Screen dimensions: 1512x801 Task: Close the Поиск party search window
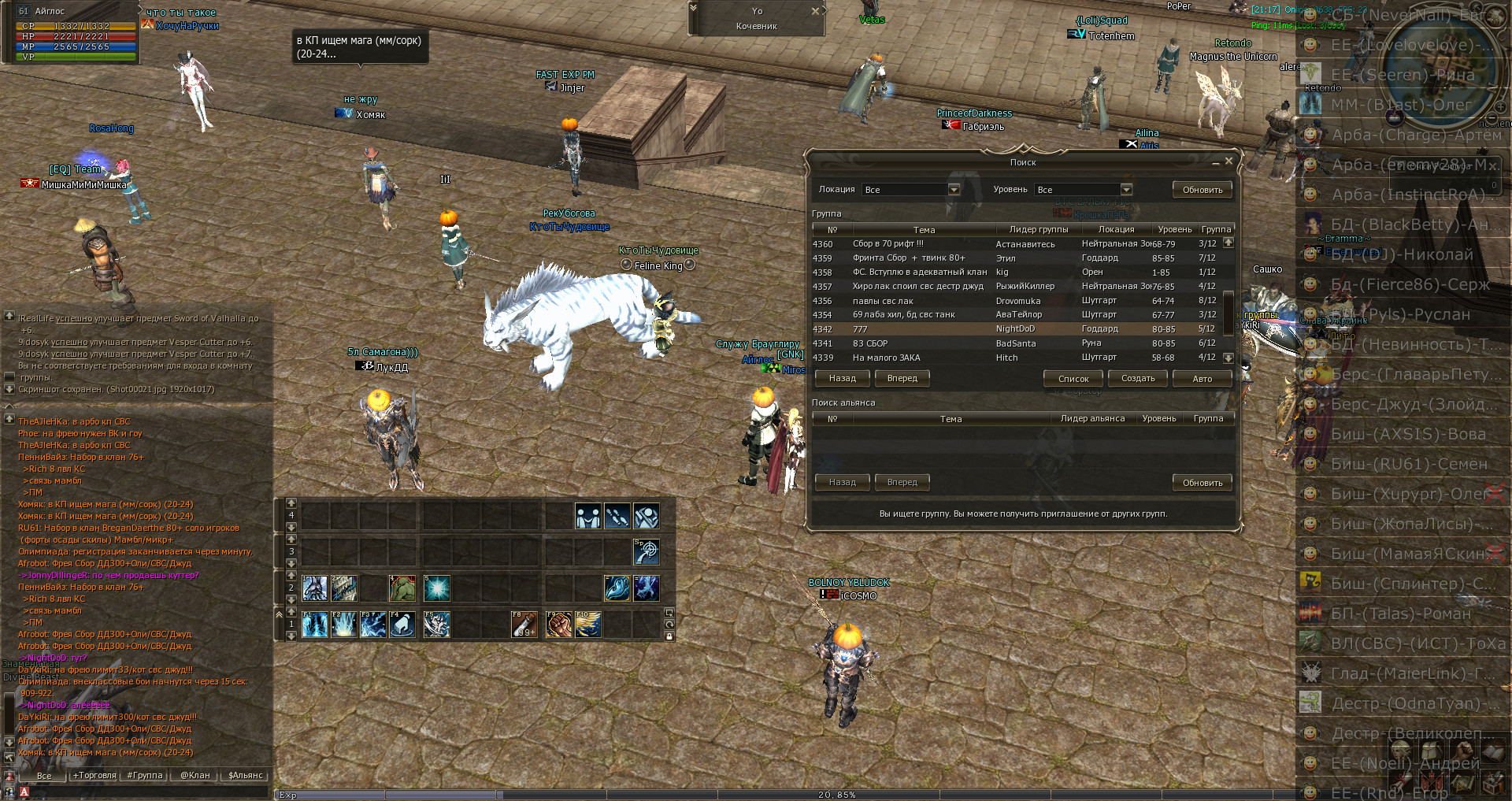click(1228, 161)
